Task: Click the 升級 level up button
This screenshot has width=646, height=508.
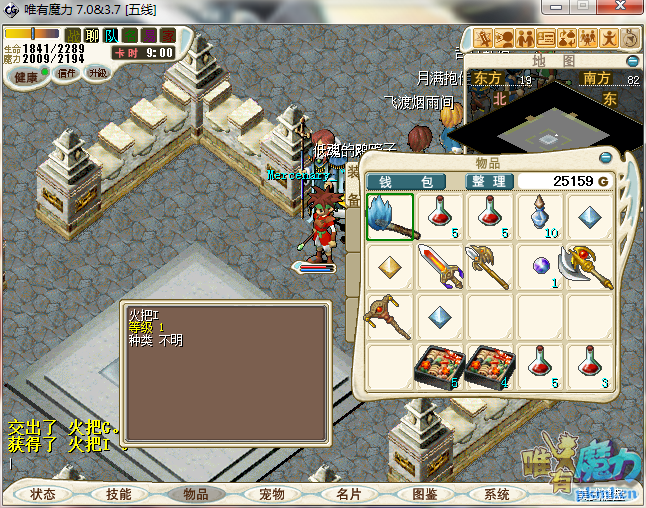Action: click(x=98, y=73)
